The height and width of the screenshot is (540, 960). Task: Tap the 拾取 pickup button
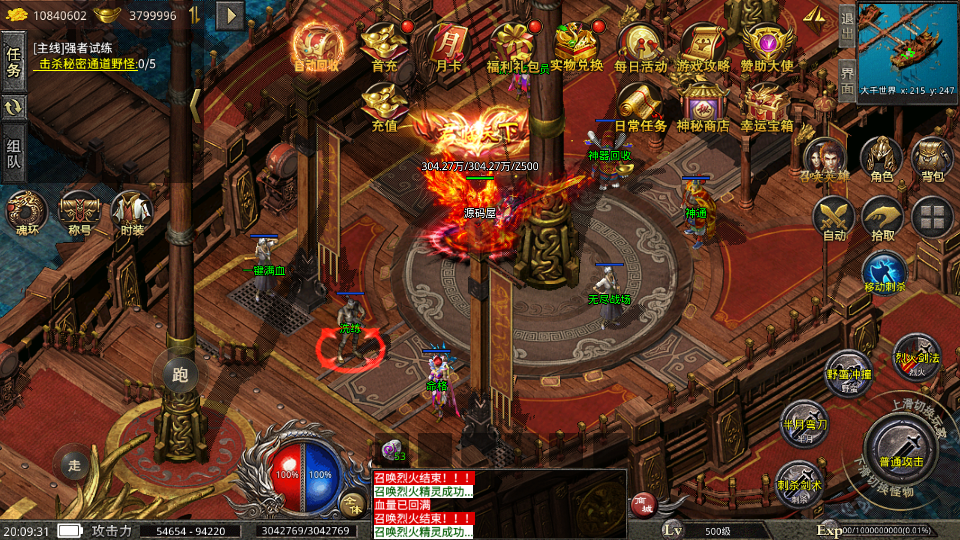882,217
